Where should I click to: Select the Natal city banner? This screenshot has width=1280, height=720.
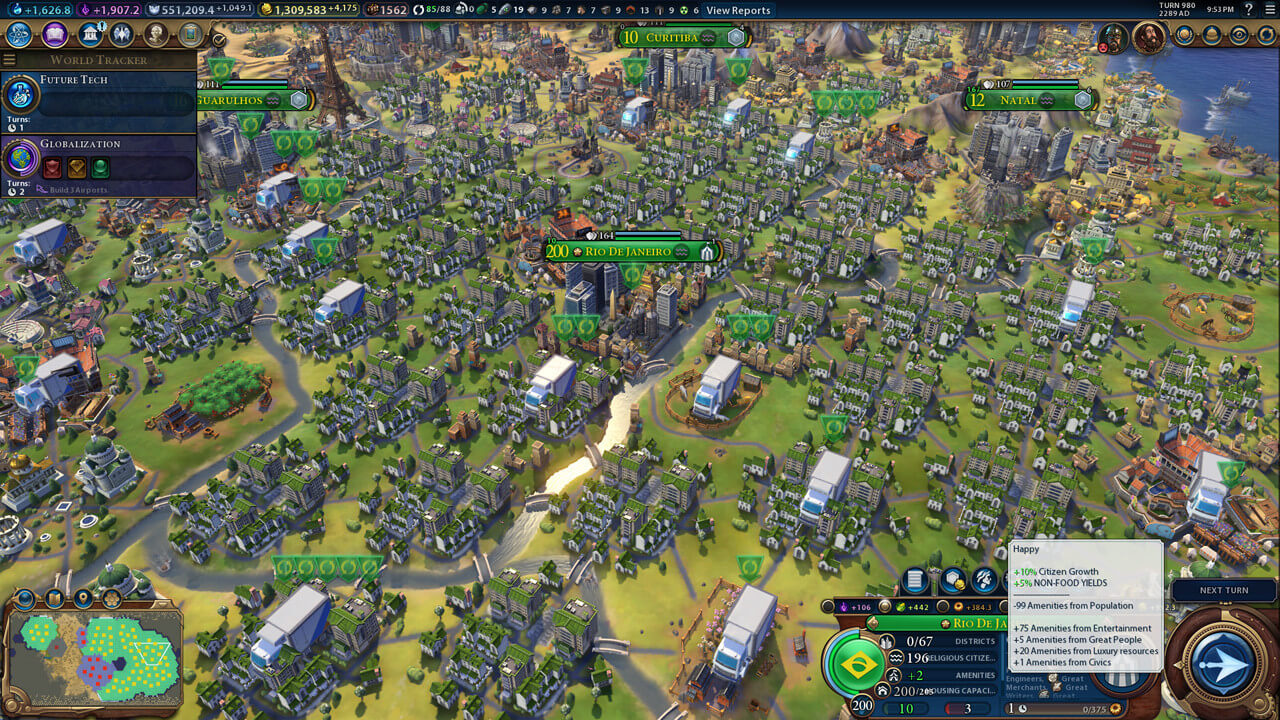pyautogui.click(x=1030, y=101)
